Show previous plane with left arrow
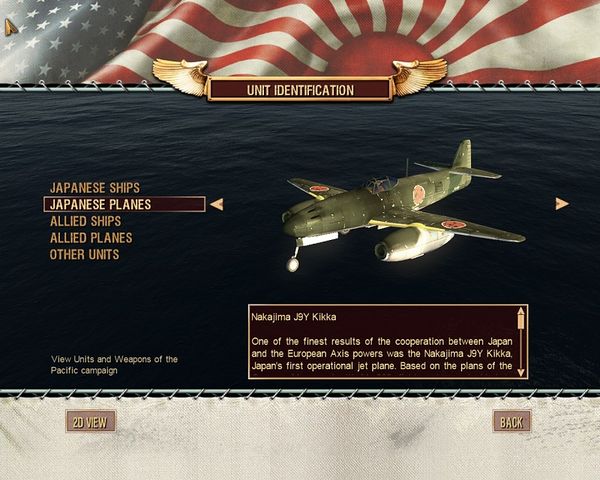 click(x=216, y=204)
